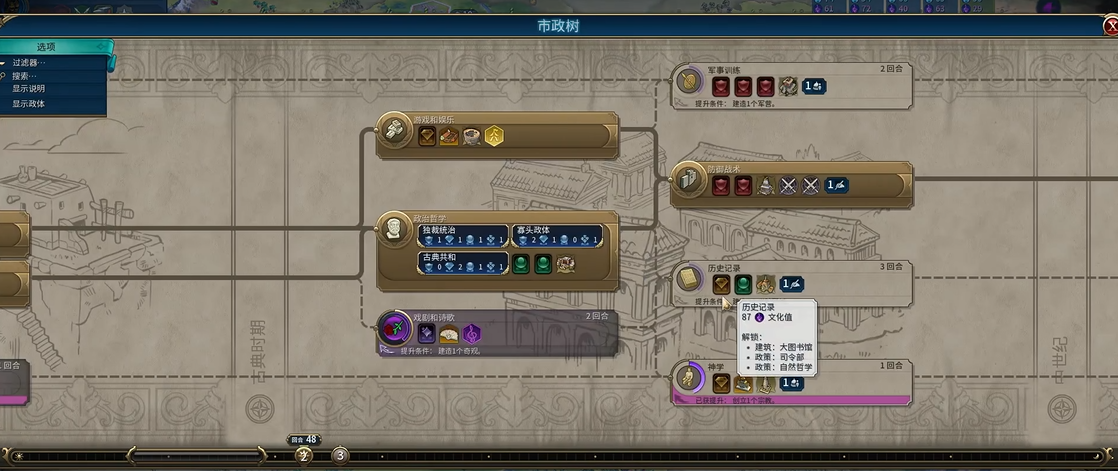Inspect the 古典共和 government card
Viewport: 1118px width, 471px height.
click(462, 263)
